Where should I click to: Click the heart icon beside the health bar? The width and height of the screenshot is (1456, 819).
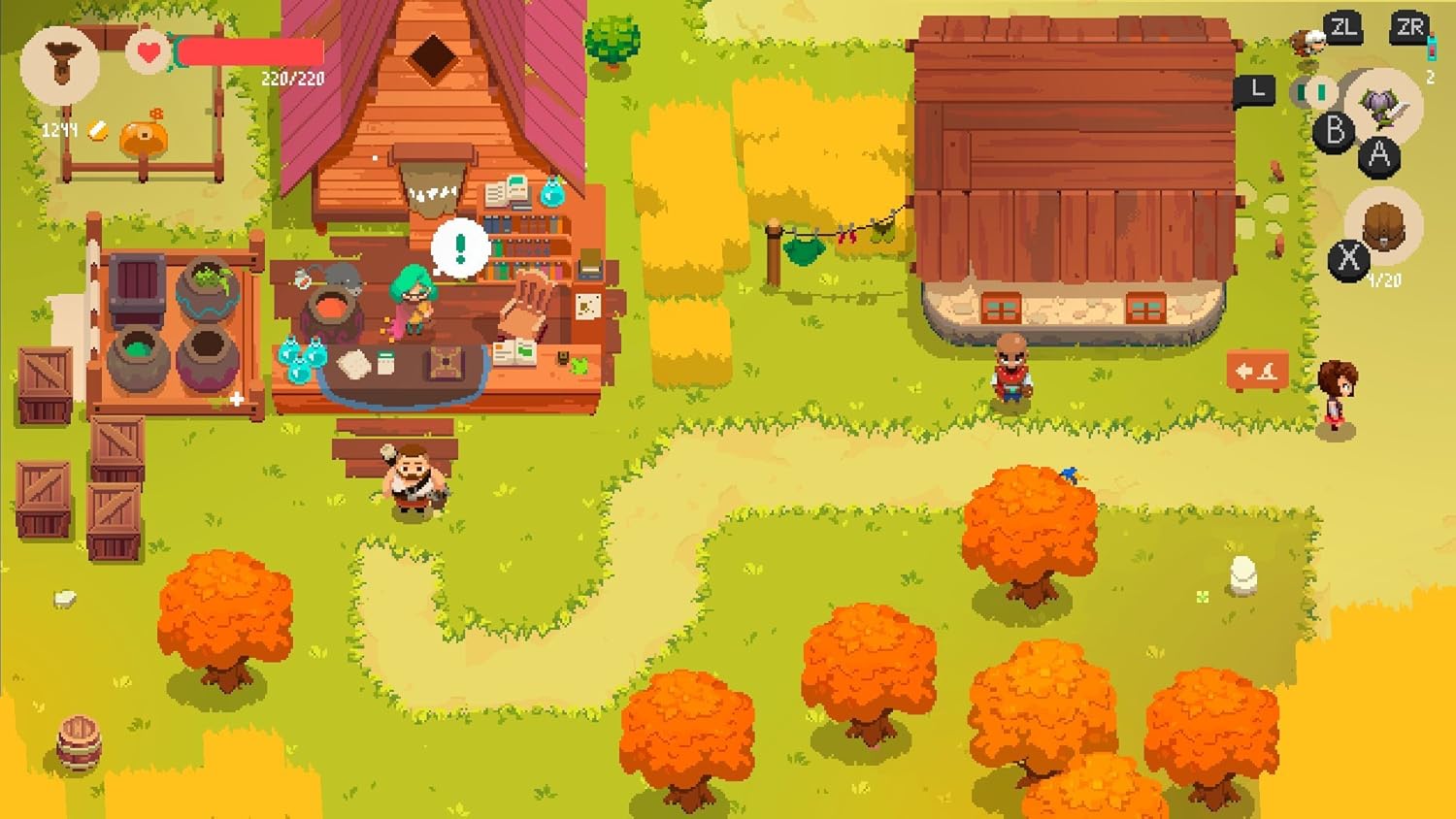coord(148,53)
